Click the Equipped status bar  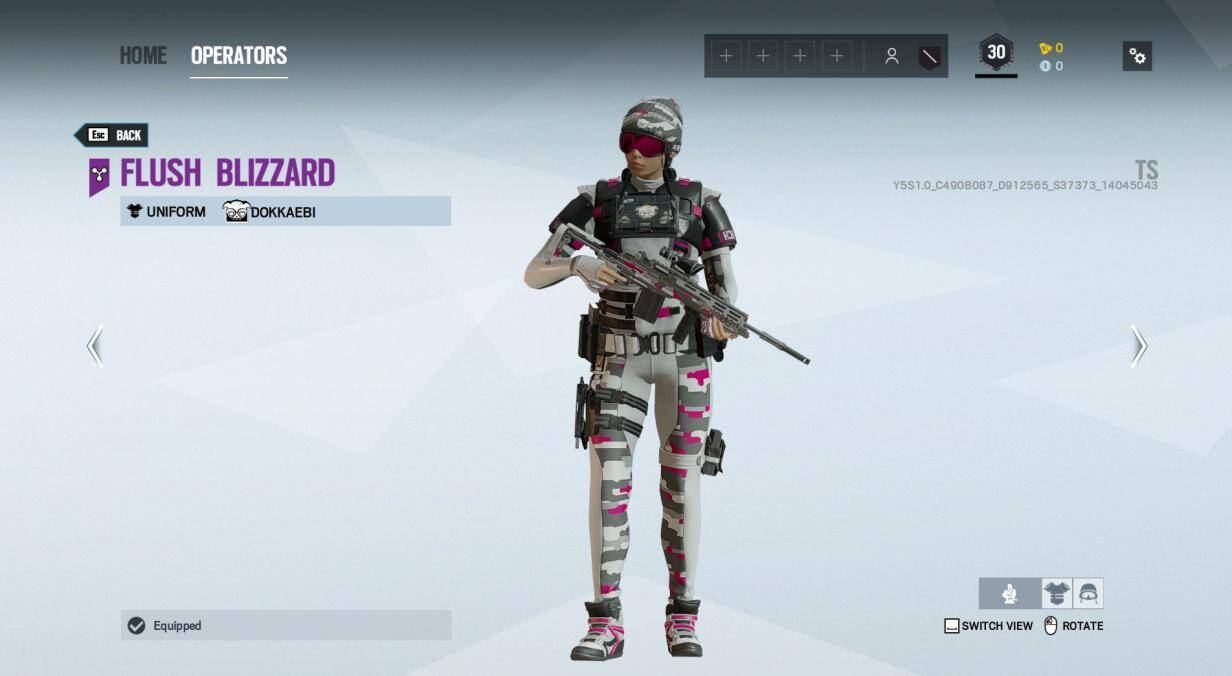click(286, 625)
